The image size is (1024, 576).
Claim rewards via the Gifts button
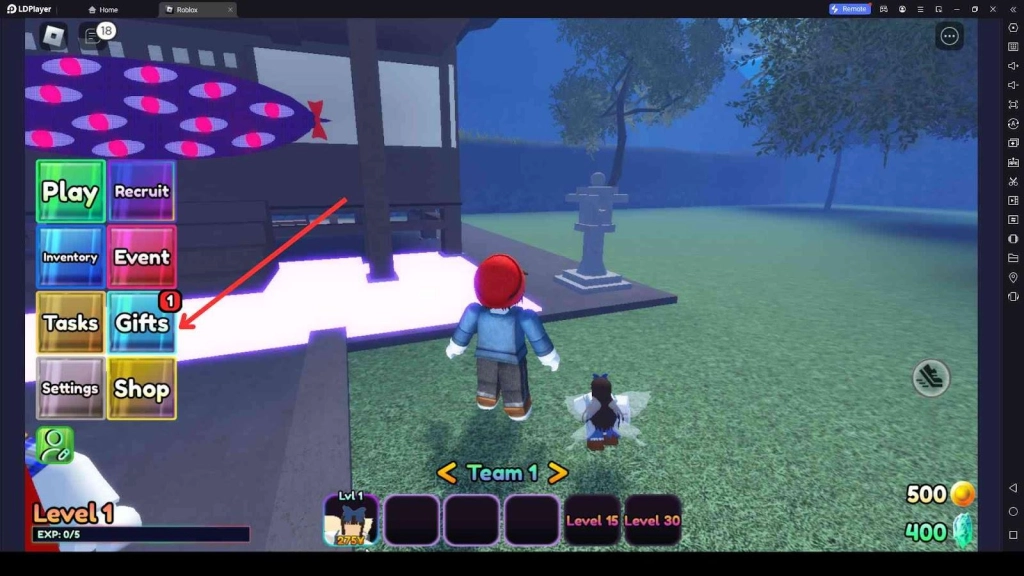(142, 323)
